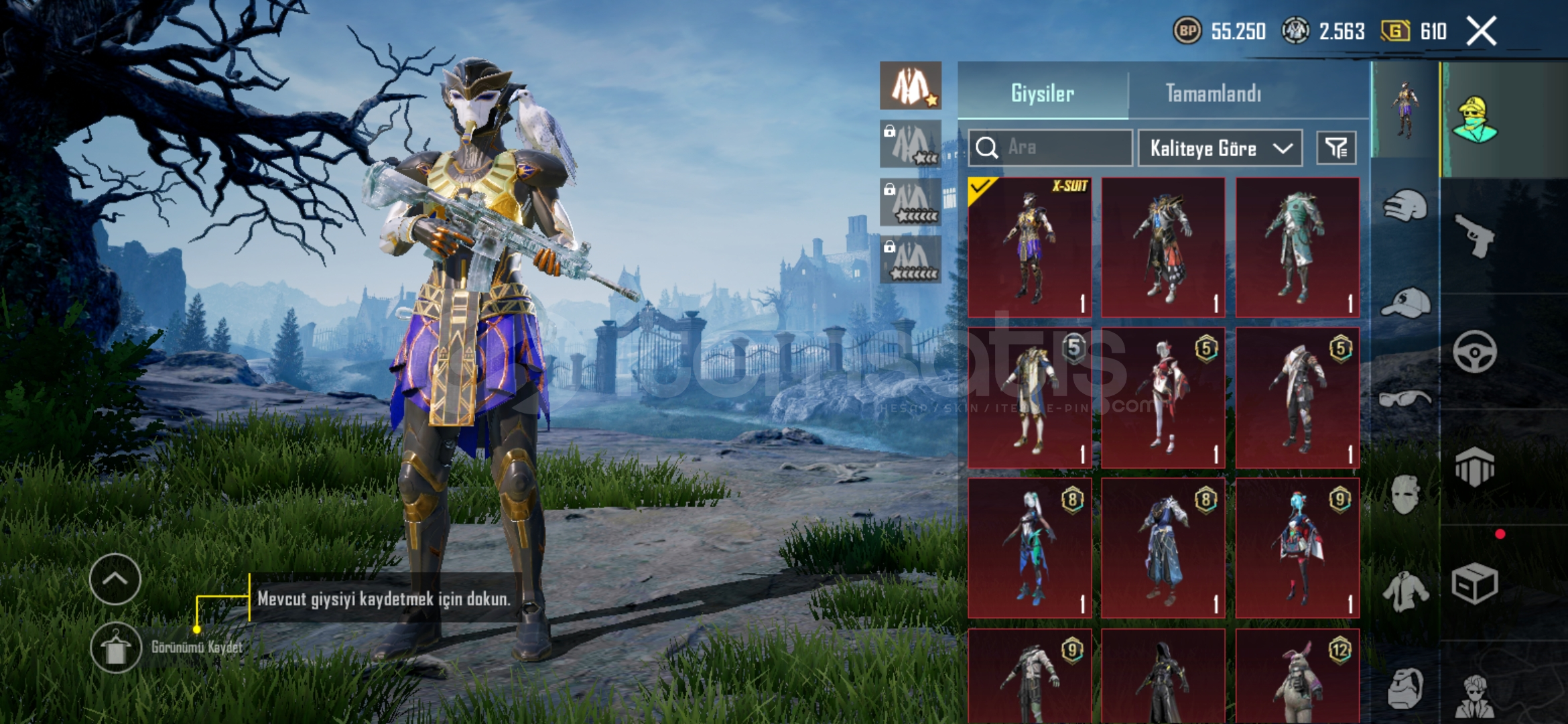This screenshot has height=724, width=1568.
Task: Select the level 12 bunny outfit
Action: 1297,677
